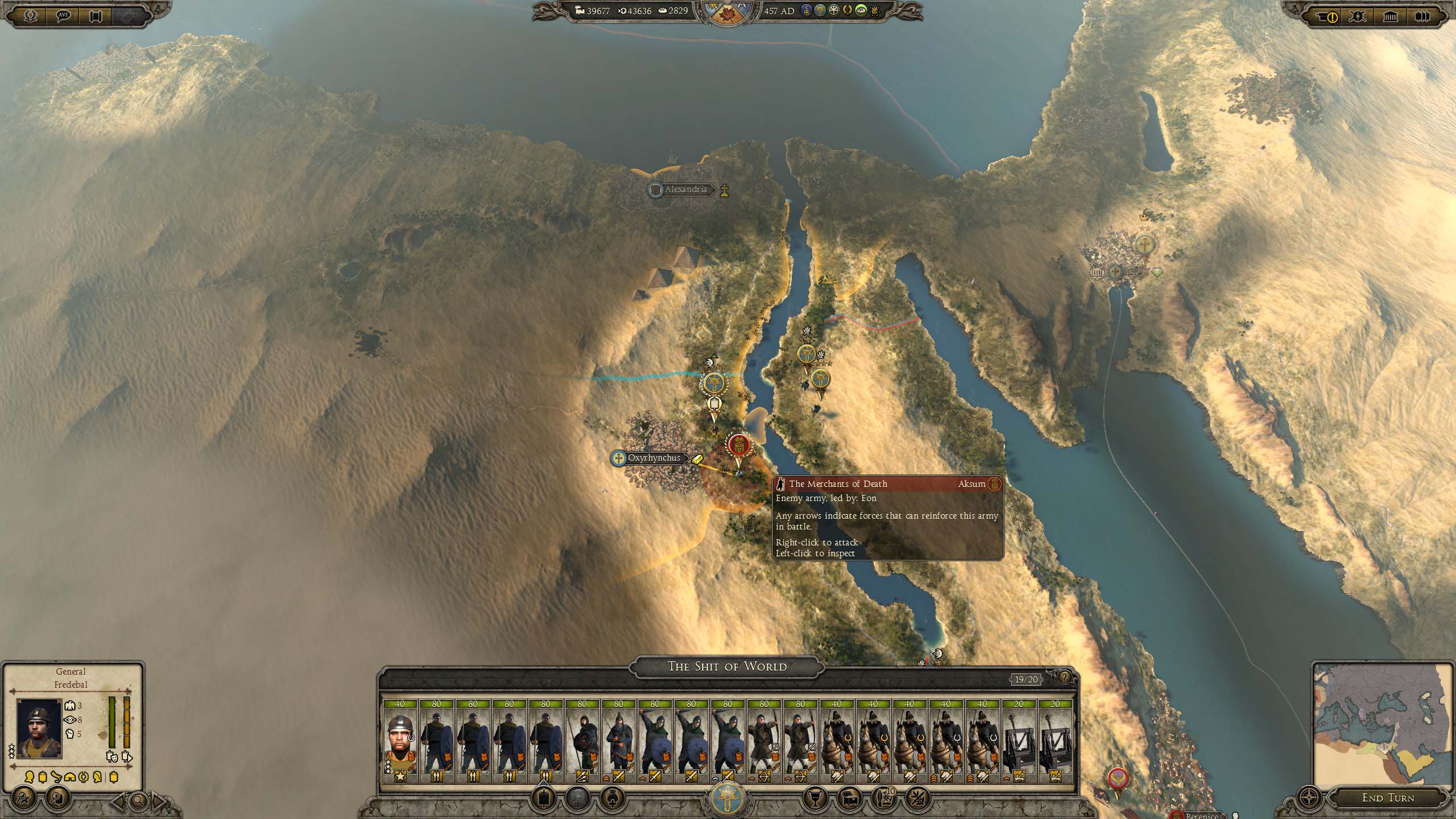Select the previous army arrow
1456x819 pixels.
(x=118, y=801)
